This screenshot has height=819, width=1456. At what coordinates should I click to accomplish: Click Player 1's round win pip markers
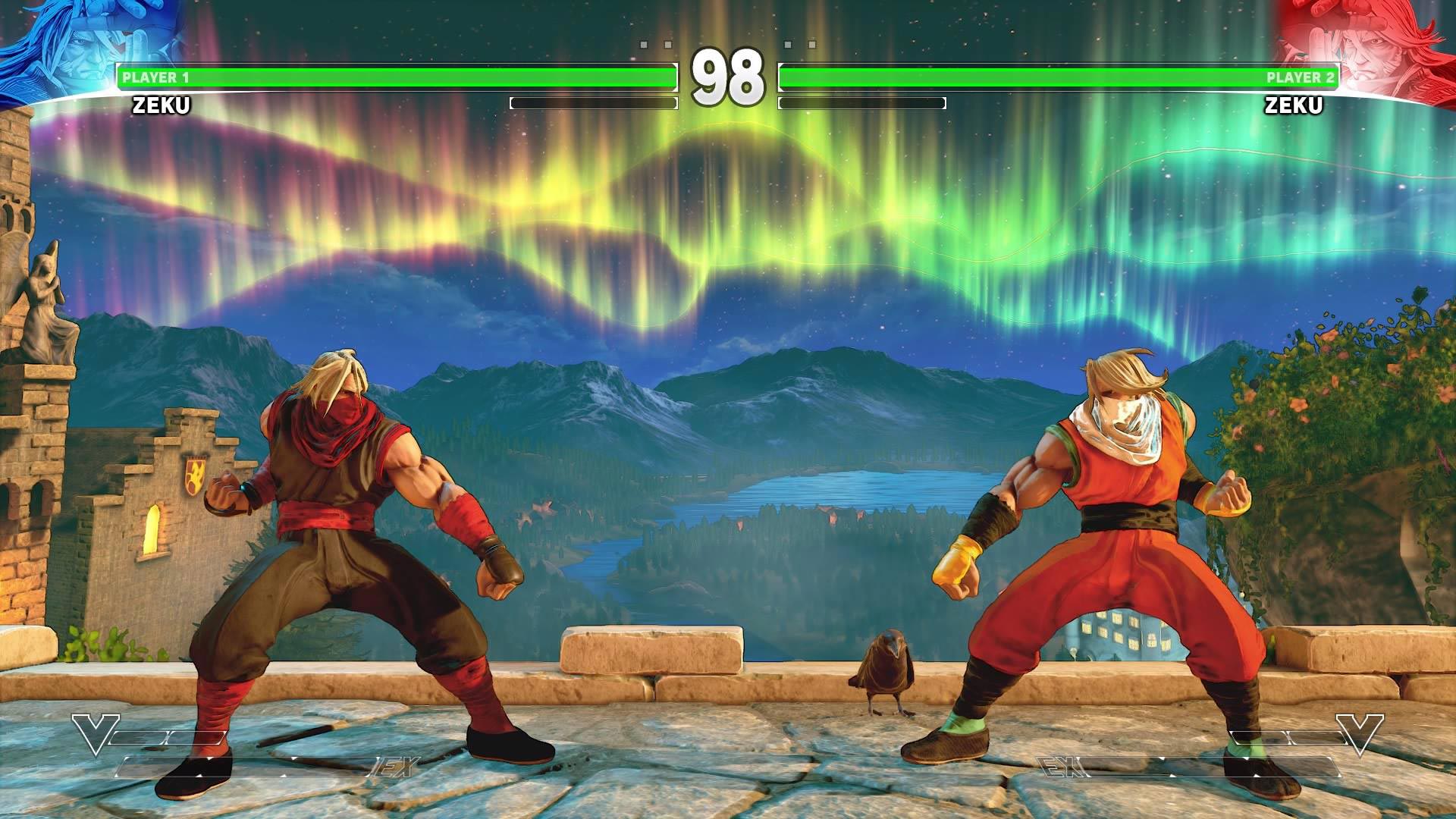click(654, 45)
